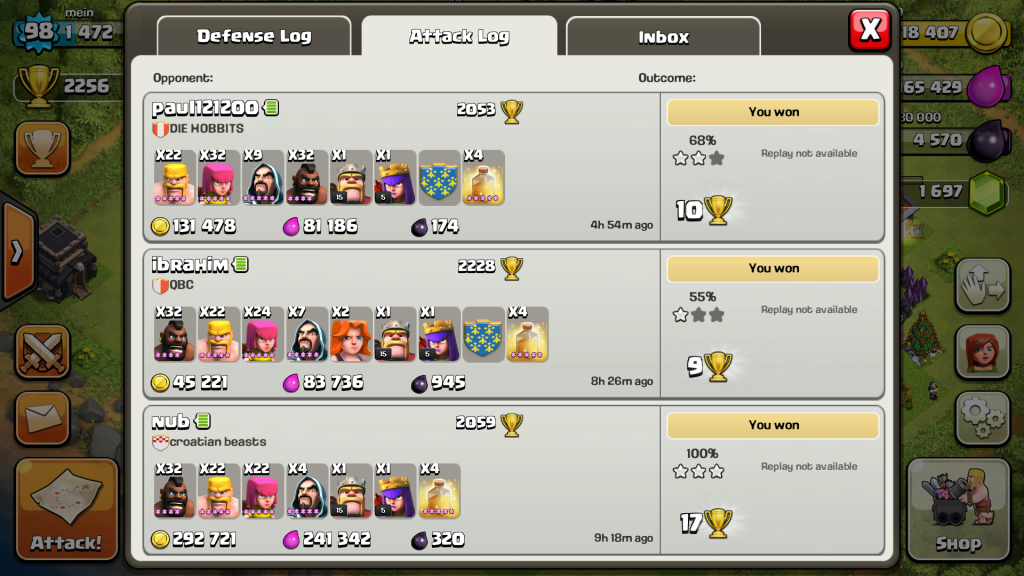
Task: Open paul121200's player profile name
Action: click(205, 108)
